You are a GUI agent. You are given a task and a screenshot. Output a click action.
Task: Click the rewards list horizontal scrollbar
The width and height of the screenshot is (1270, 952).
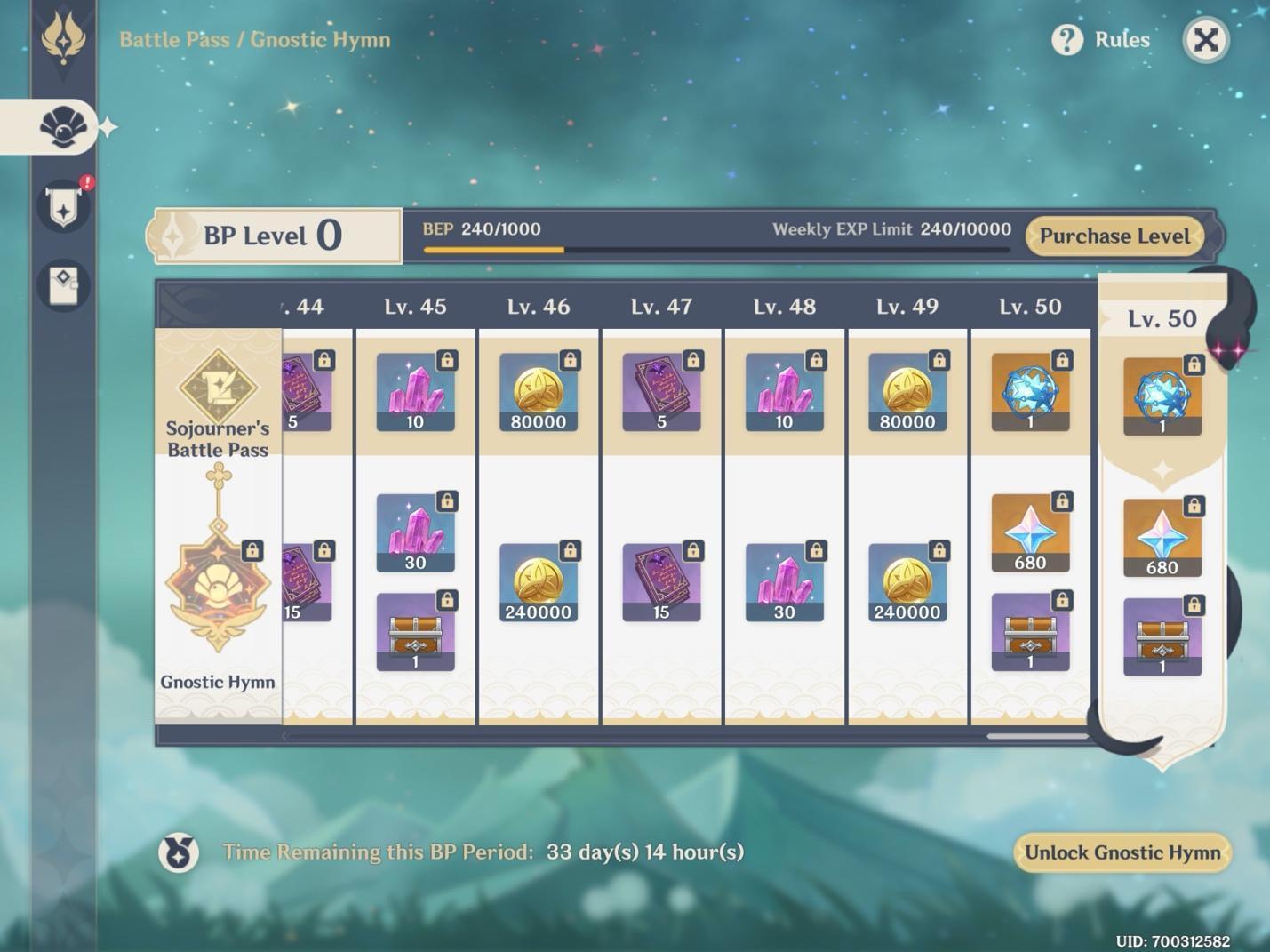[1036, 736]
